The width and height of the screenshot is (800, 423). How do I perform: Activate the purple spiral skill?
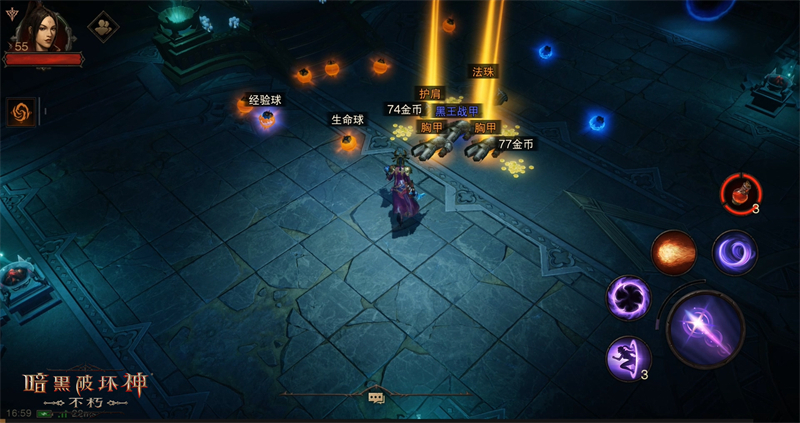coord(733,251)
